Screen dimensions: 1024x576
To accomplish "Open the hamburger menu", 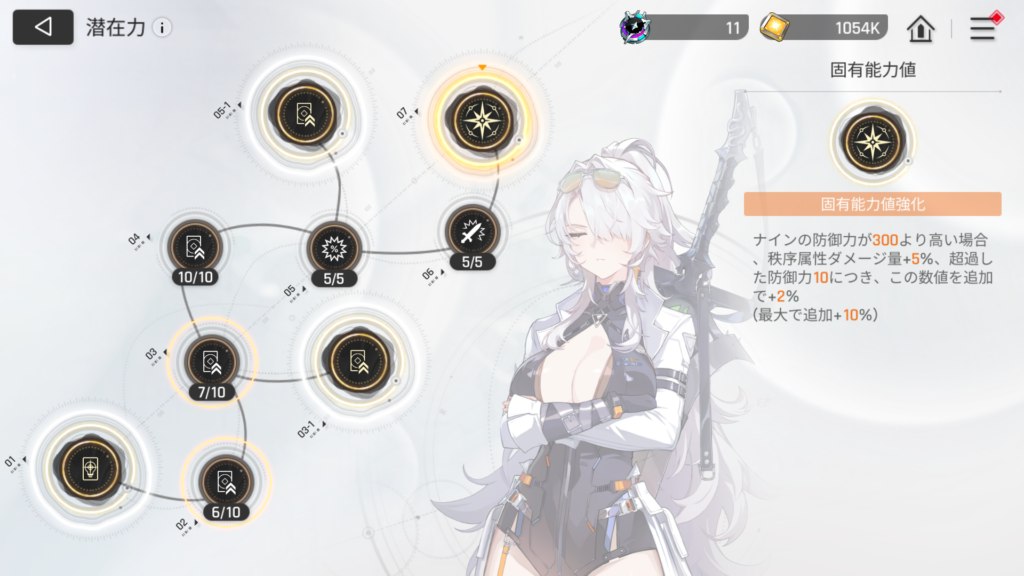I will coord(983,28).
